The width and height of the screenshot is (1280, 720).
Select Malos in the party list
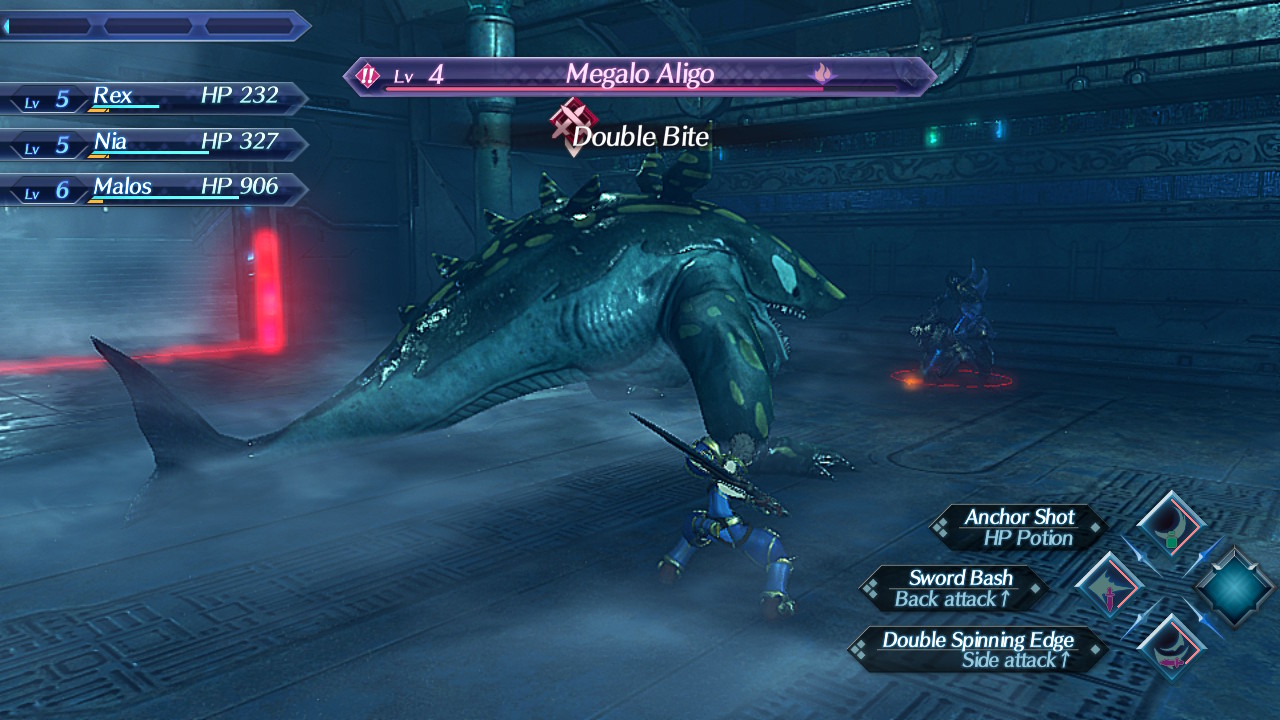tap(155, 189)
